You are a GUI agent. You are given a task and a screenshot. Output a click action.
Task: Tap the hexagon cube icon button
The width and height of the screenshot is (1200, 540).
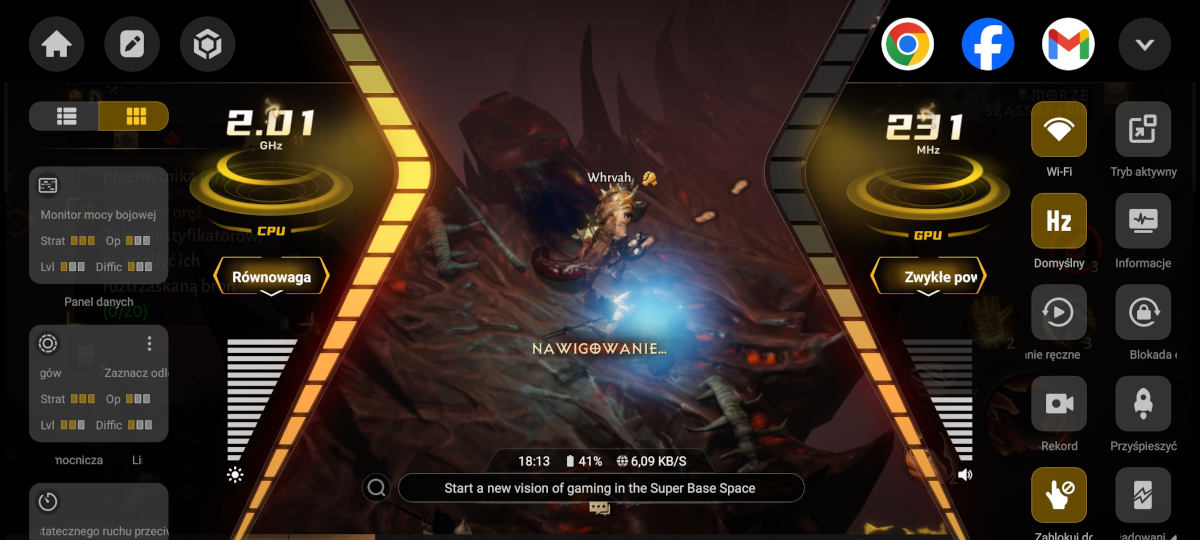point(207,45)
